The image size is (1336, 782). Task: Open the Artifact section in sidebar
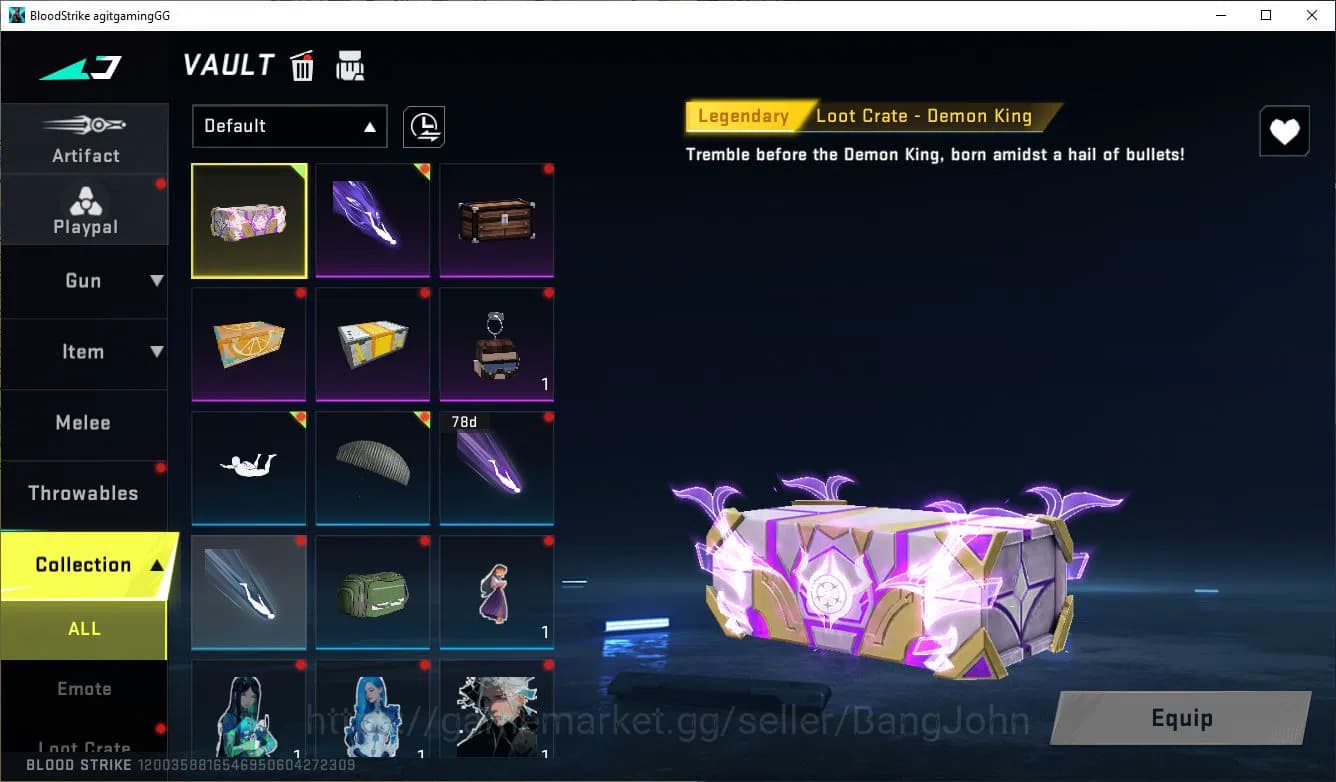coord(85,140)
